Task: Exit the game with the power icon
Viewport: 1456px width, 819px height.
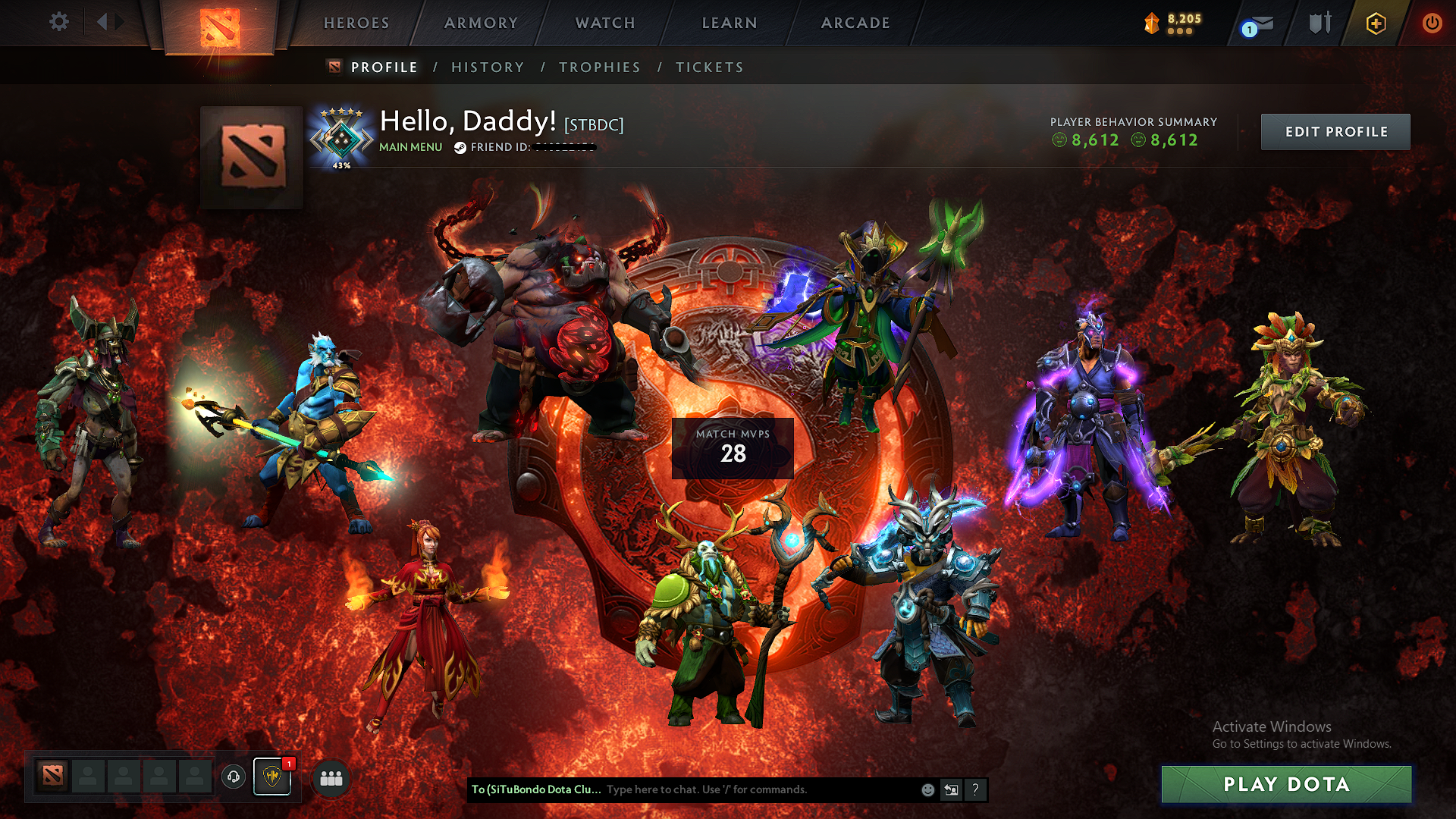Action: (x=1432, y=23)
